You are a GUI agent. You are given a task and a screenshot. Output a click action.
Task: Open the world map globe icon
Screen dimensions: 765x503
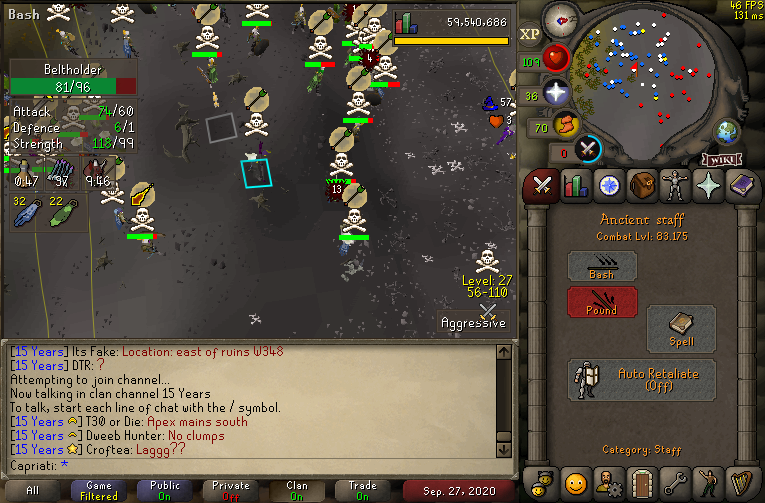tap(726, 133)
